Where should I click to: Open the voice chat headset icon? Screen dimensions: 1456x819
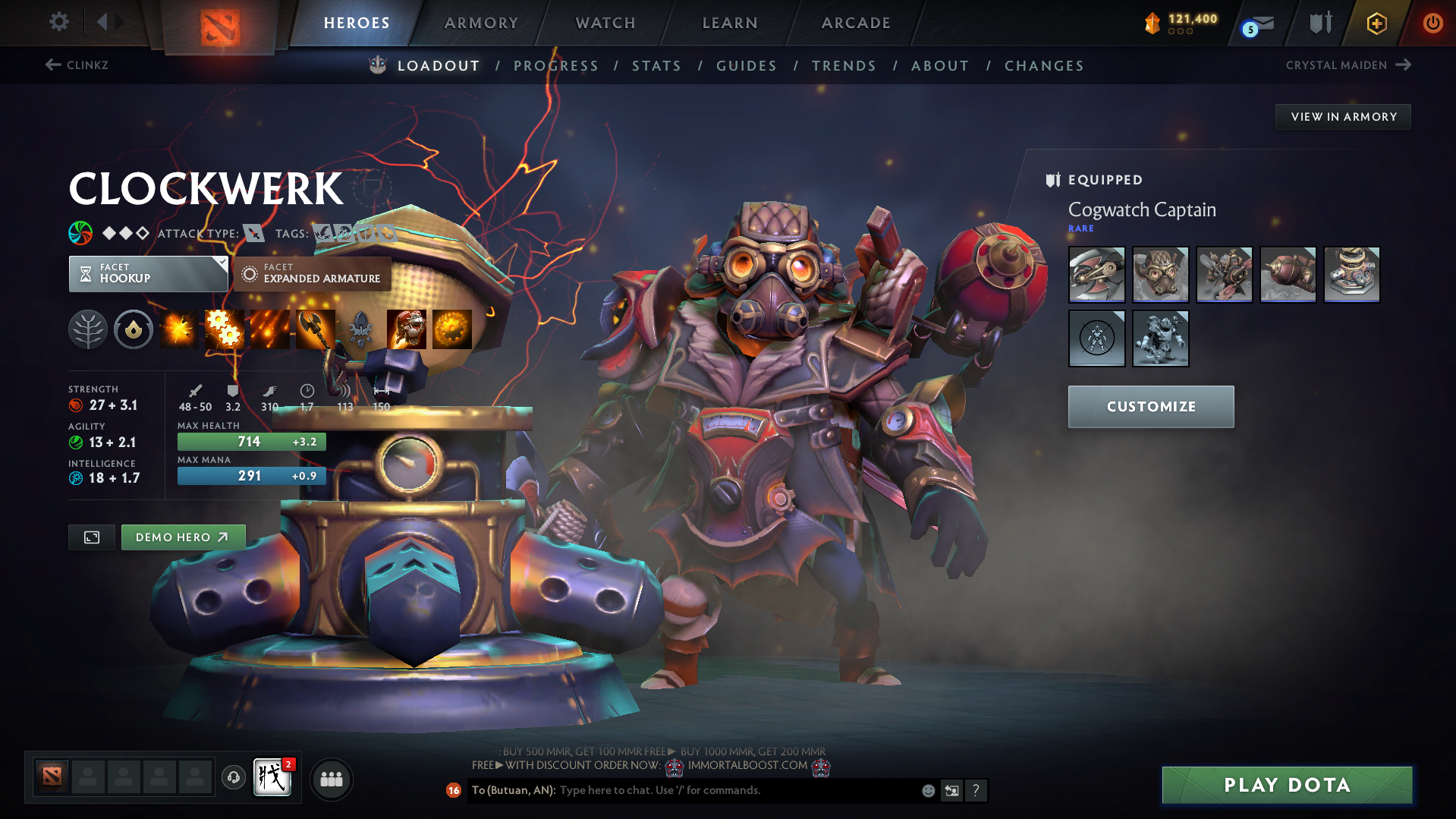click(x=233, y=778)
